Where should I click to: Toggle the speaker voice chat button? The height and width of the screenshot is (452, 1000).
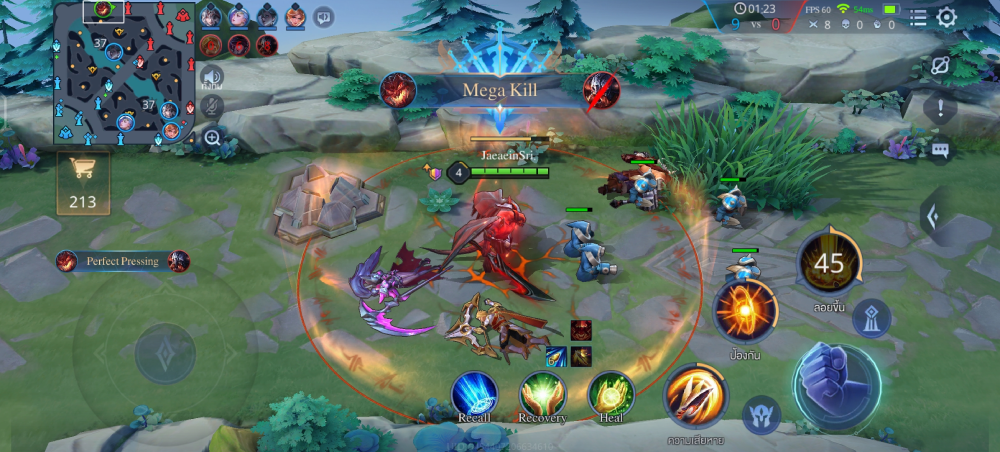tap(212, 76)
